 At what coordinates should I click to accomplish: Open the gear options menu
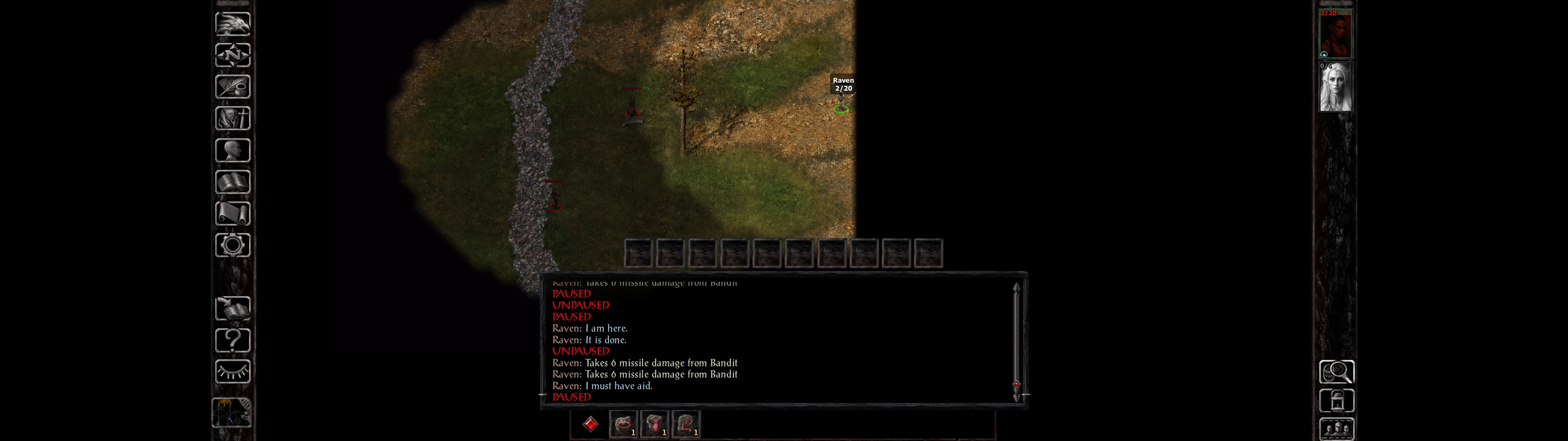click(x=232, y=245)
